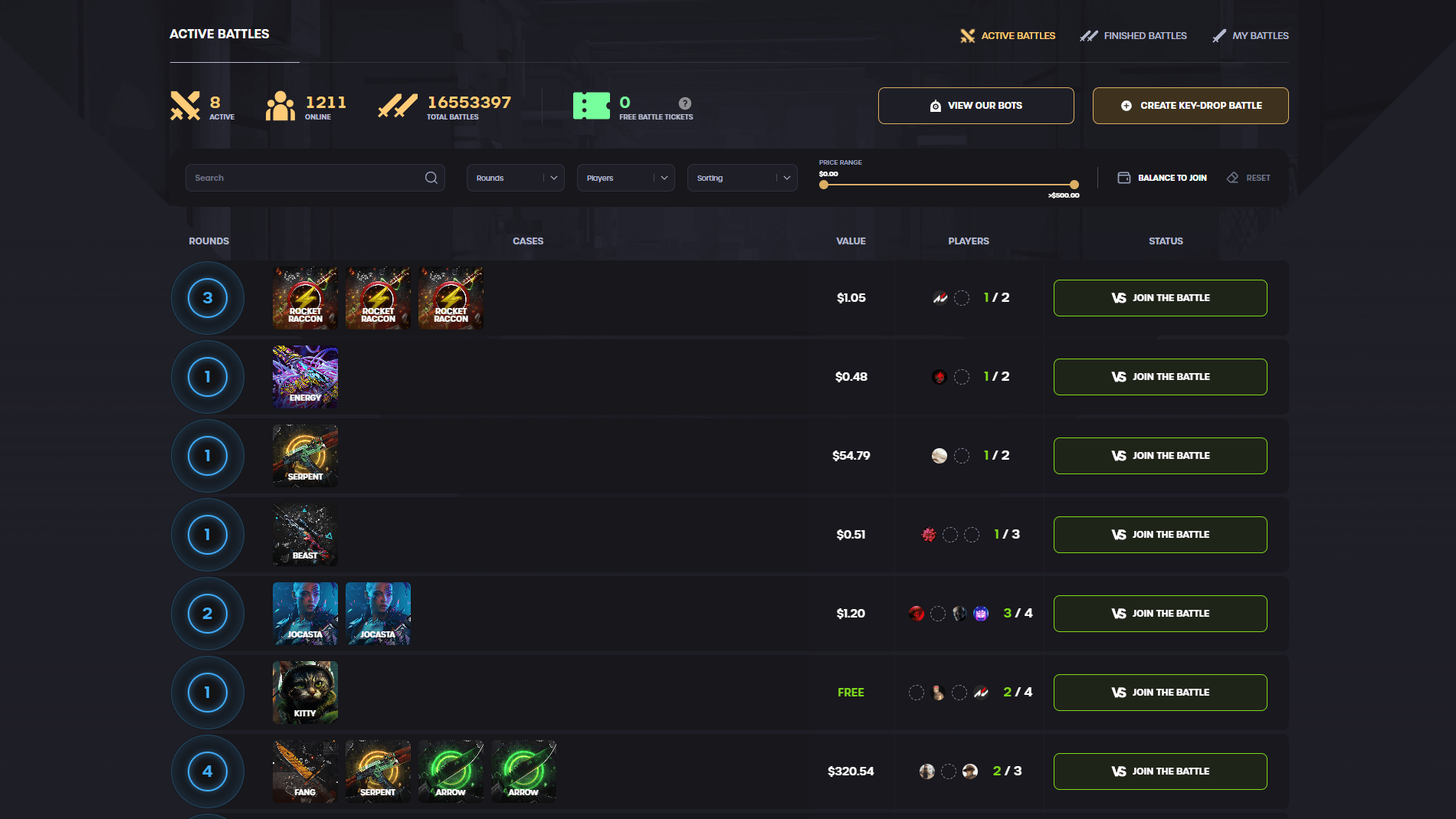Click the crossed swords Active counter icon

click(184, 105)
